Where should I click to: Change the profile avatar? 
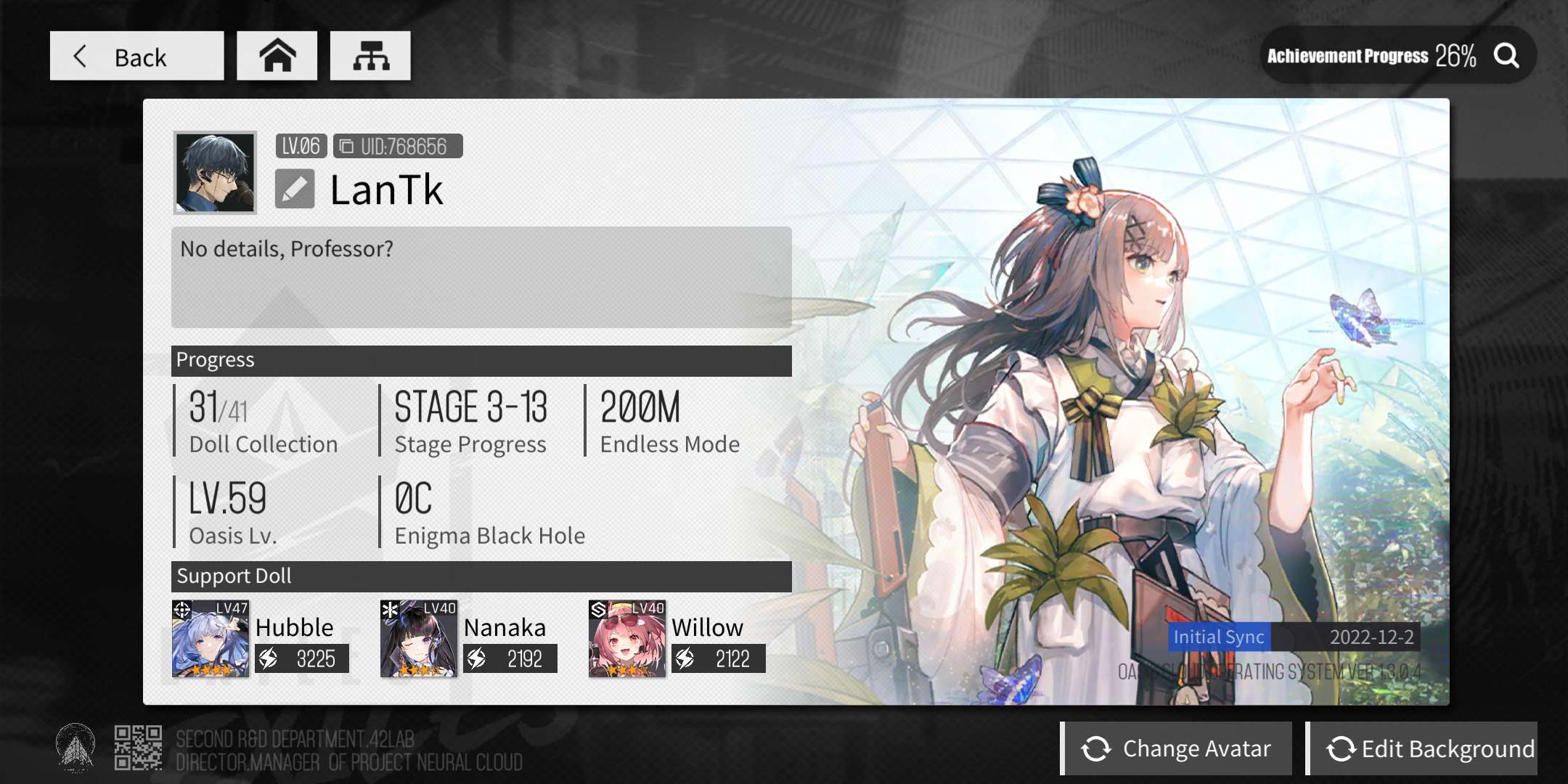1177,748
